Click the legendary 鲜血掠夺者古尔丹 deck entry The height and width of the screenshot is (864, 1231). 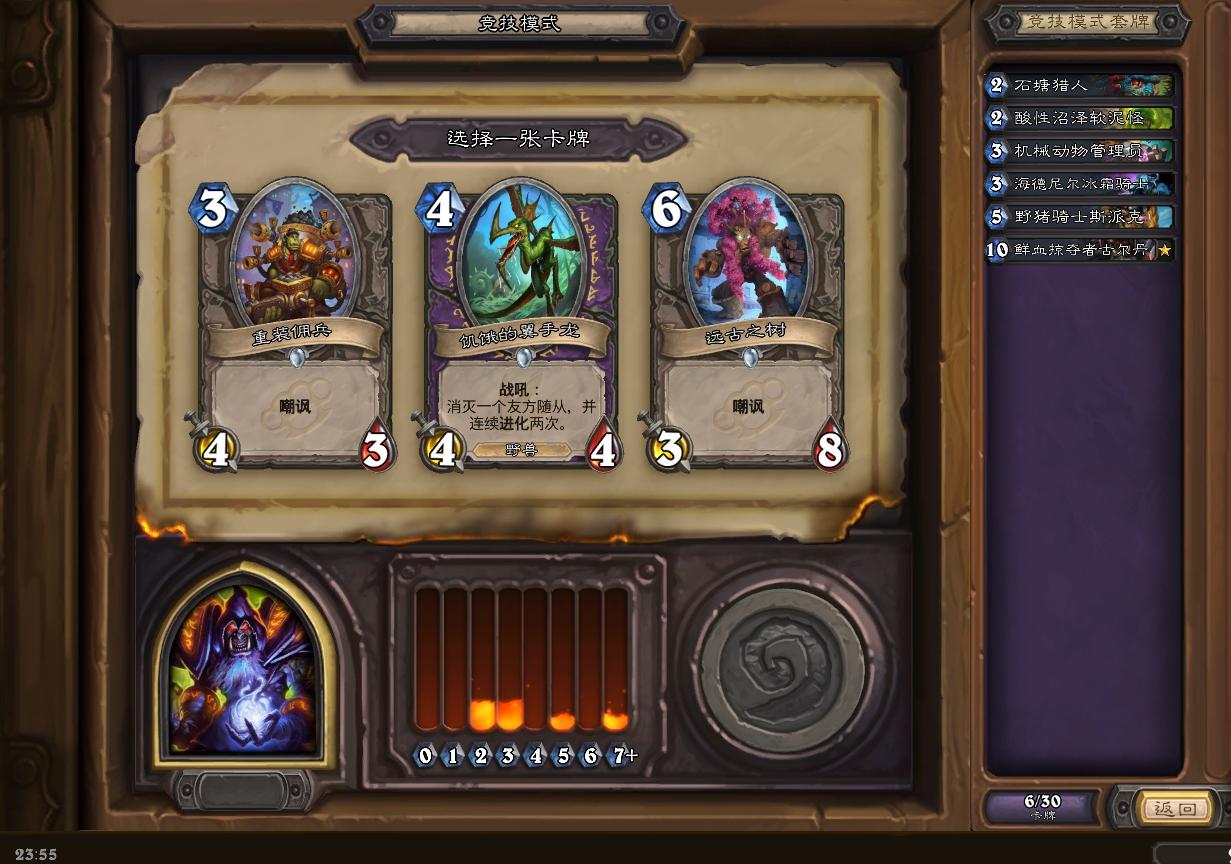(x=1080, y=250)
